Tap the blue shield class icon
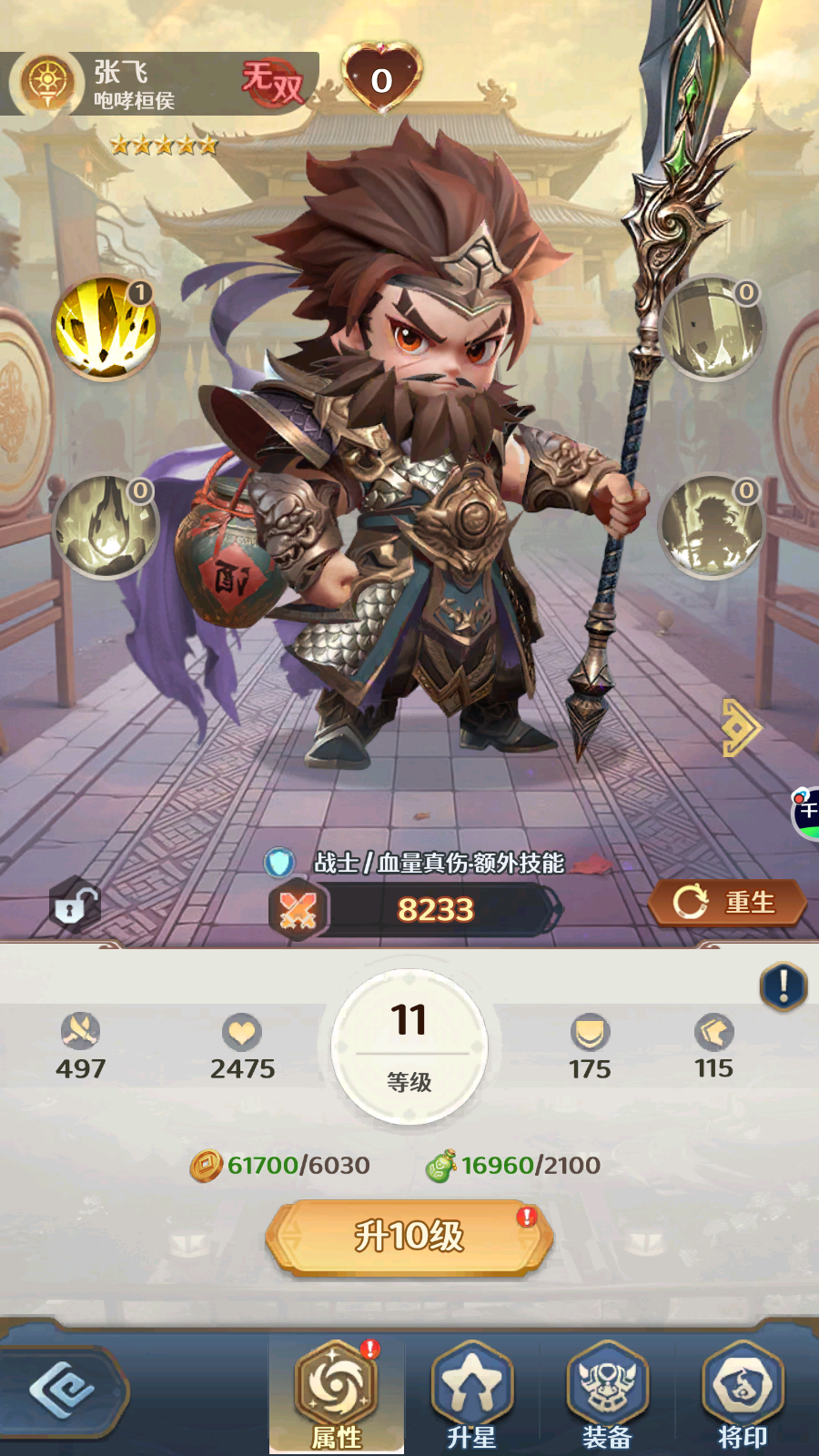Image resolution: width=819 pixels, height=1456 pixels. click(279, 862)
